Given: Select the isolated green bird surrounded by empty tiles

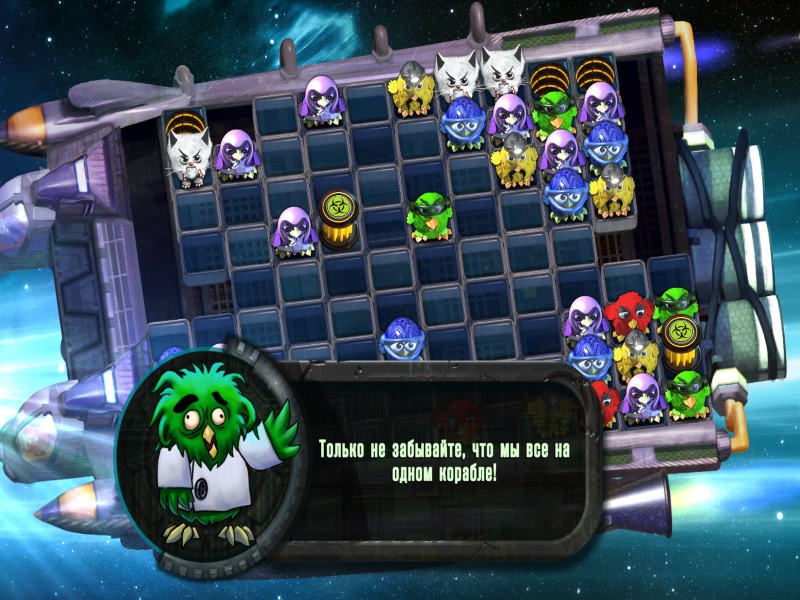Looking at the screenshot, I should point(430,216).
